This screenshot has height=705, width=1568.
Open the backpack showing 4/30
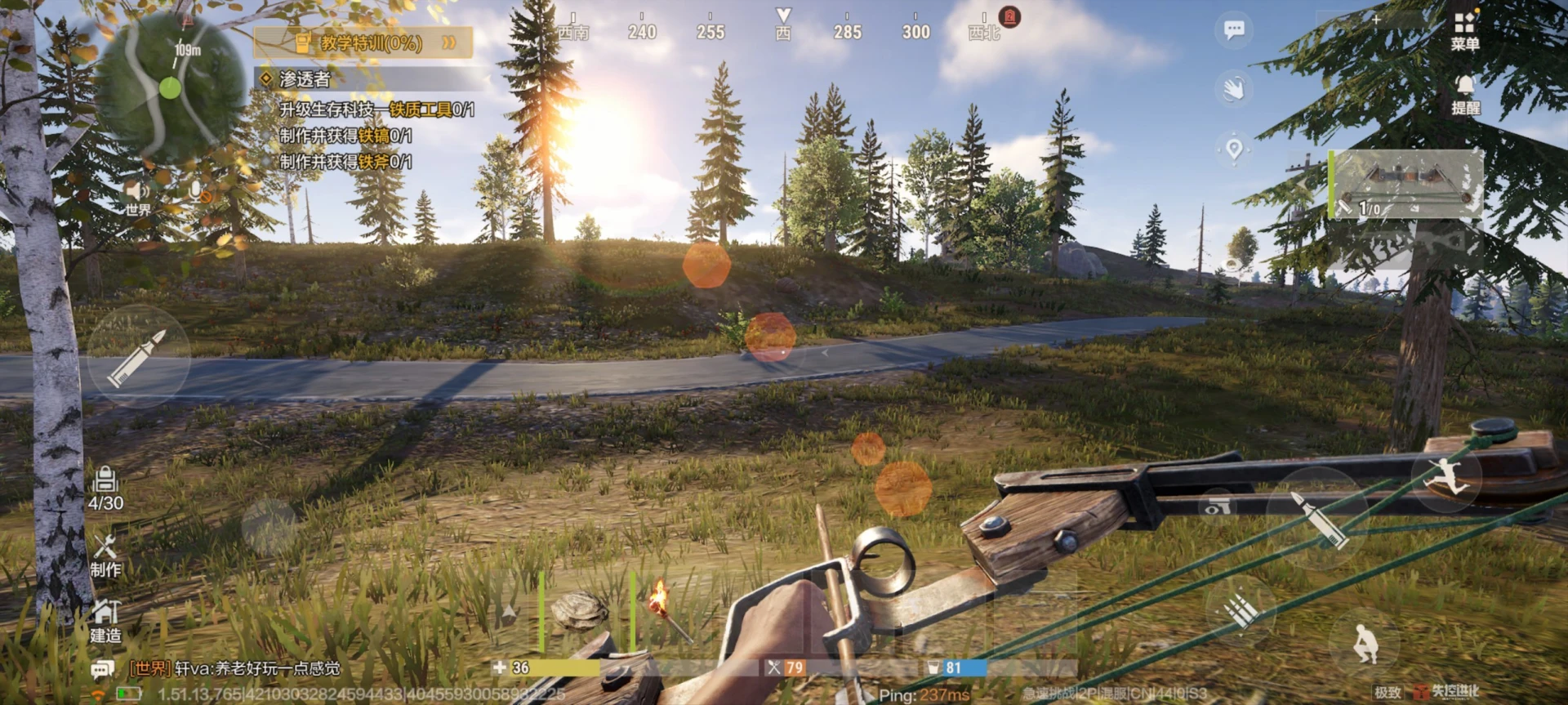pyautogui.click(x=105, y=489)
